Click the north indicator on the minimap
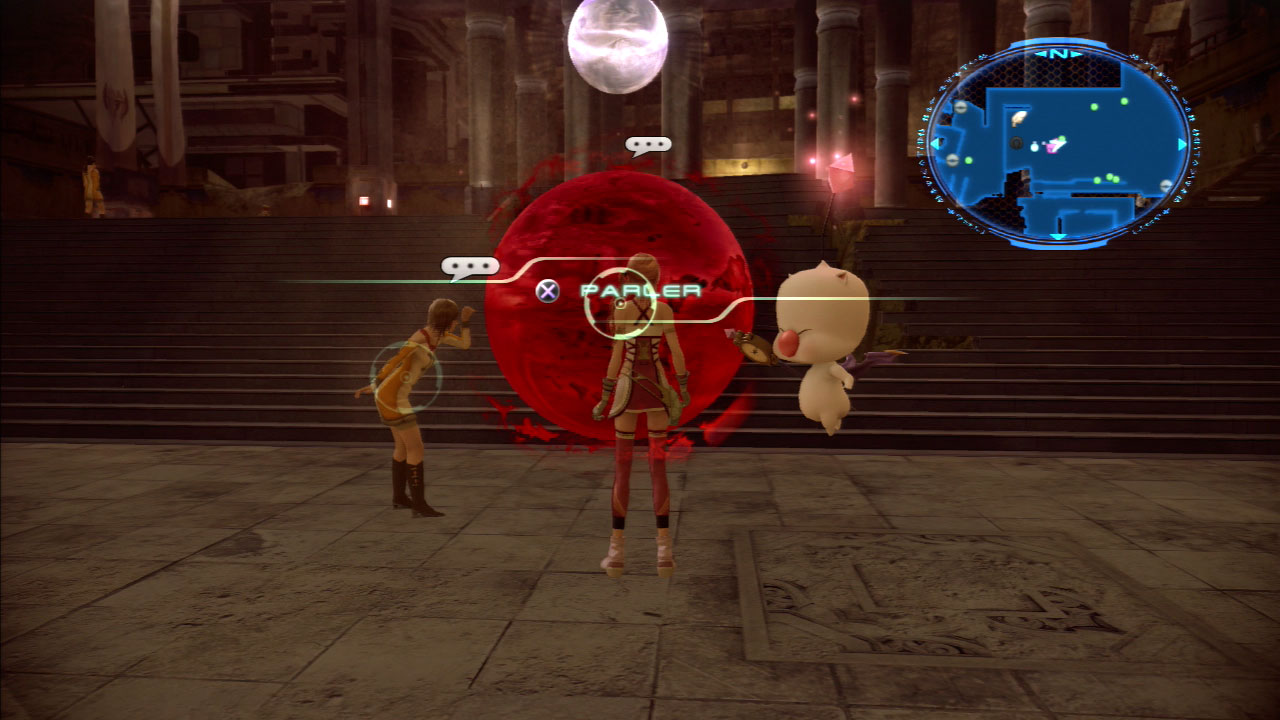1280x720 pixels. click(x=1059, y=53)
